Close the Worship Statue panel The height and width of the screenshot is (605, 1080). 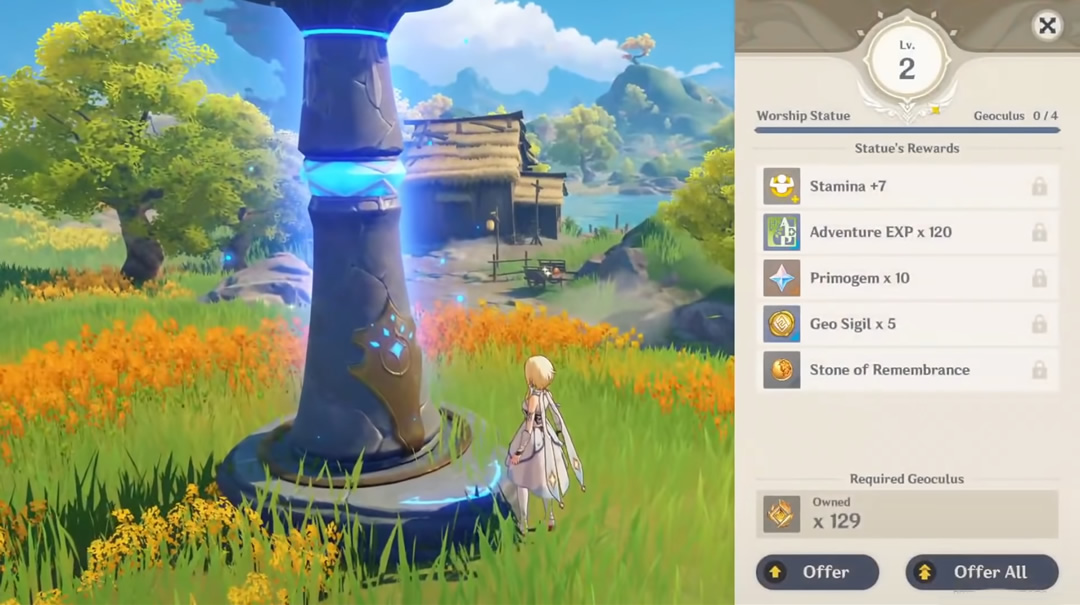(x=1047, y=26)
